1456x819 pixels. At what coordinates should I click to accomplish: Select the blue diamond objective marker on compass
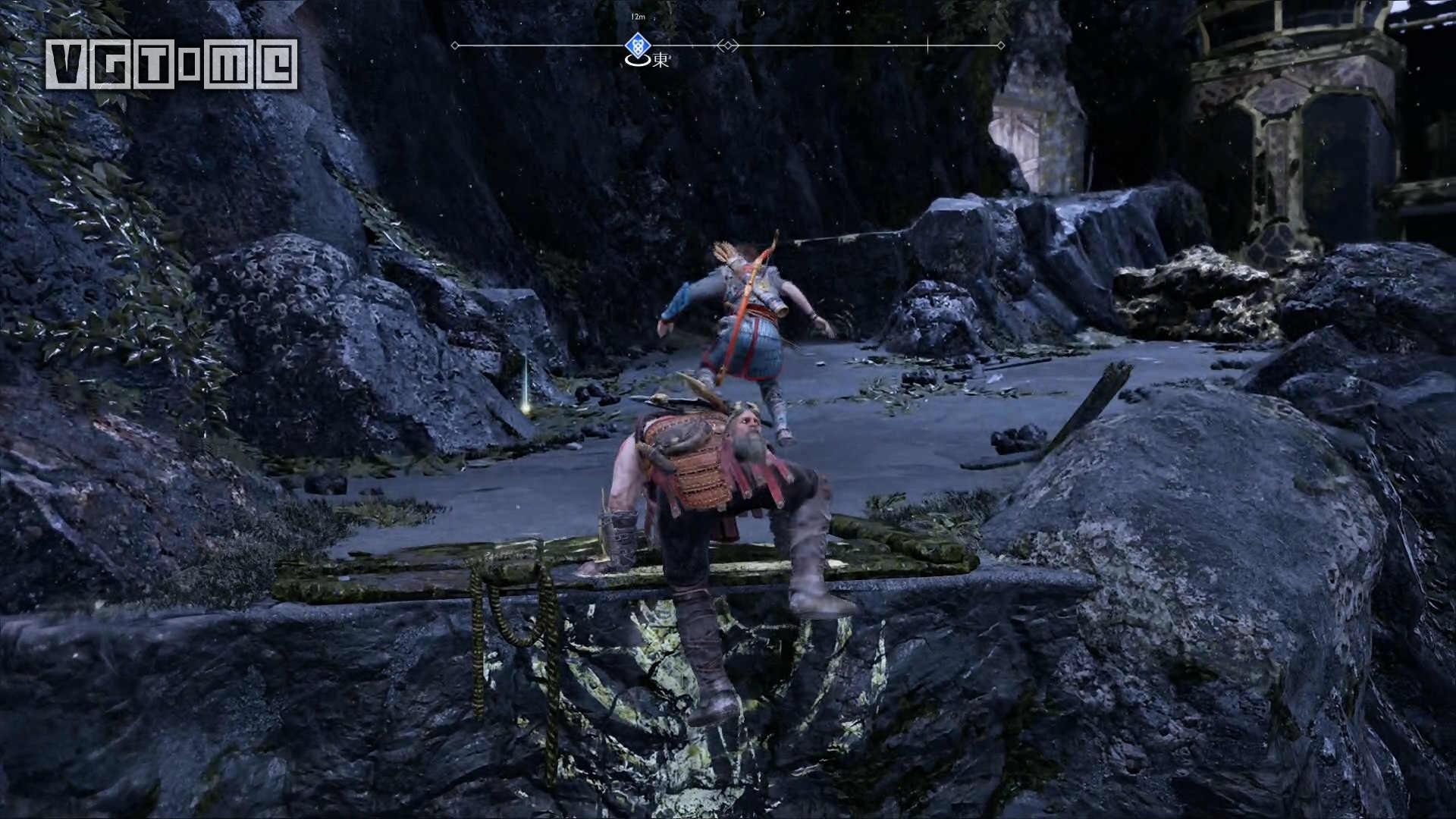tap(637, 45)
